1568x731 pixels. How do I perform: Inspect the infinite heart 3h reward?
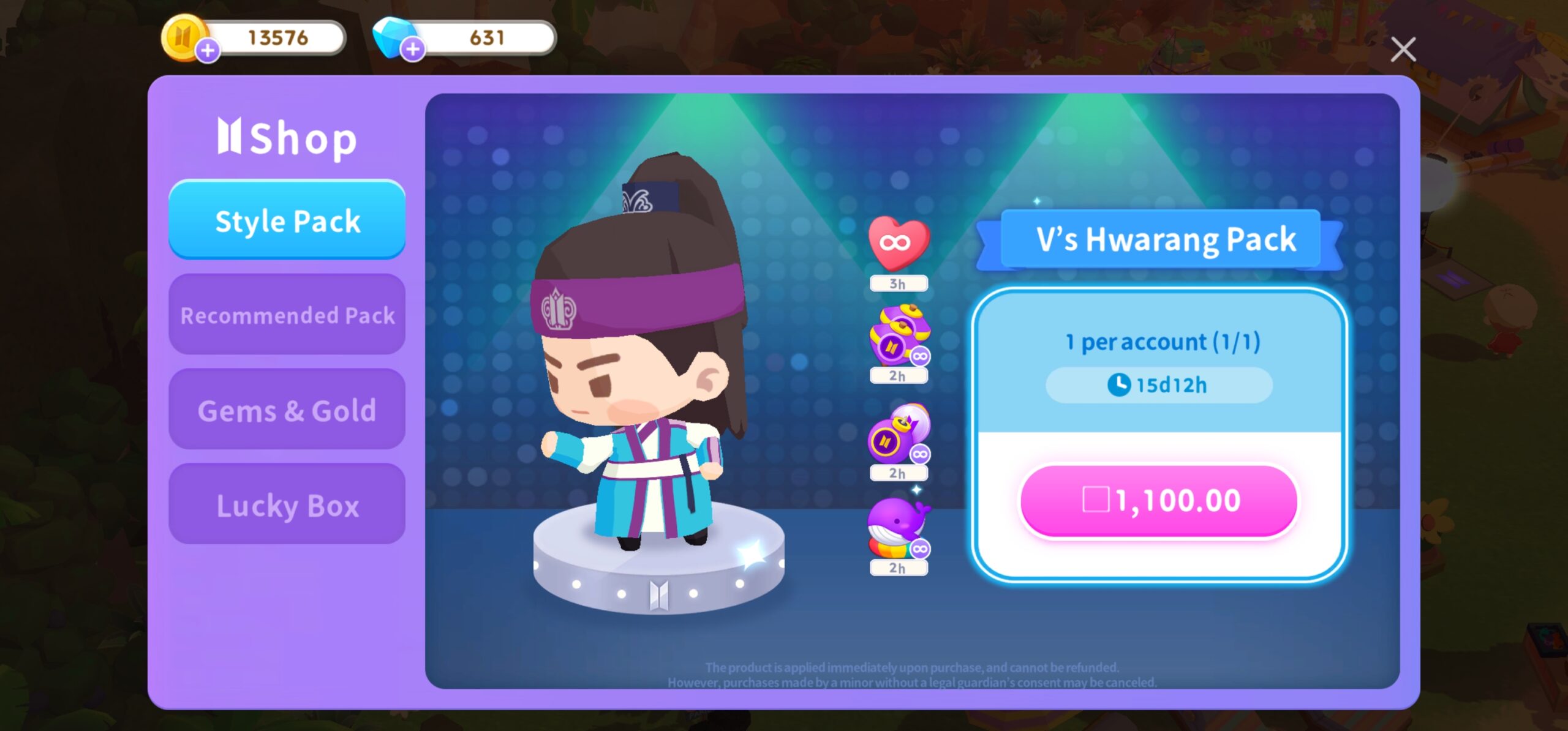tap(899, 244)
